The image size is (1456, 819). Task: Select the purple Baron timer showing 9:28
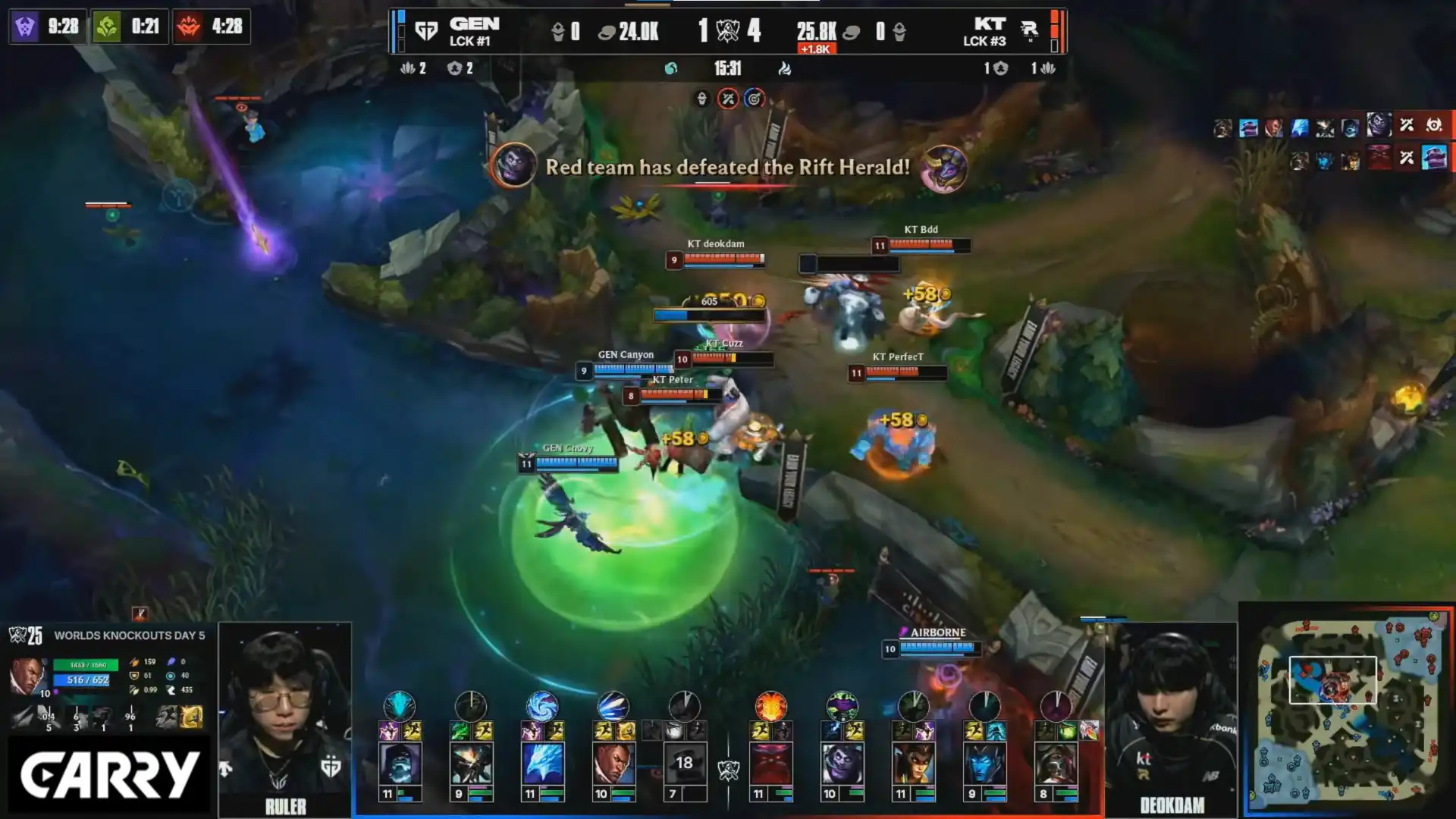[x=48, y=27]
